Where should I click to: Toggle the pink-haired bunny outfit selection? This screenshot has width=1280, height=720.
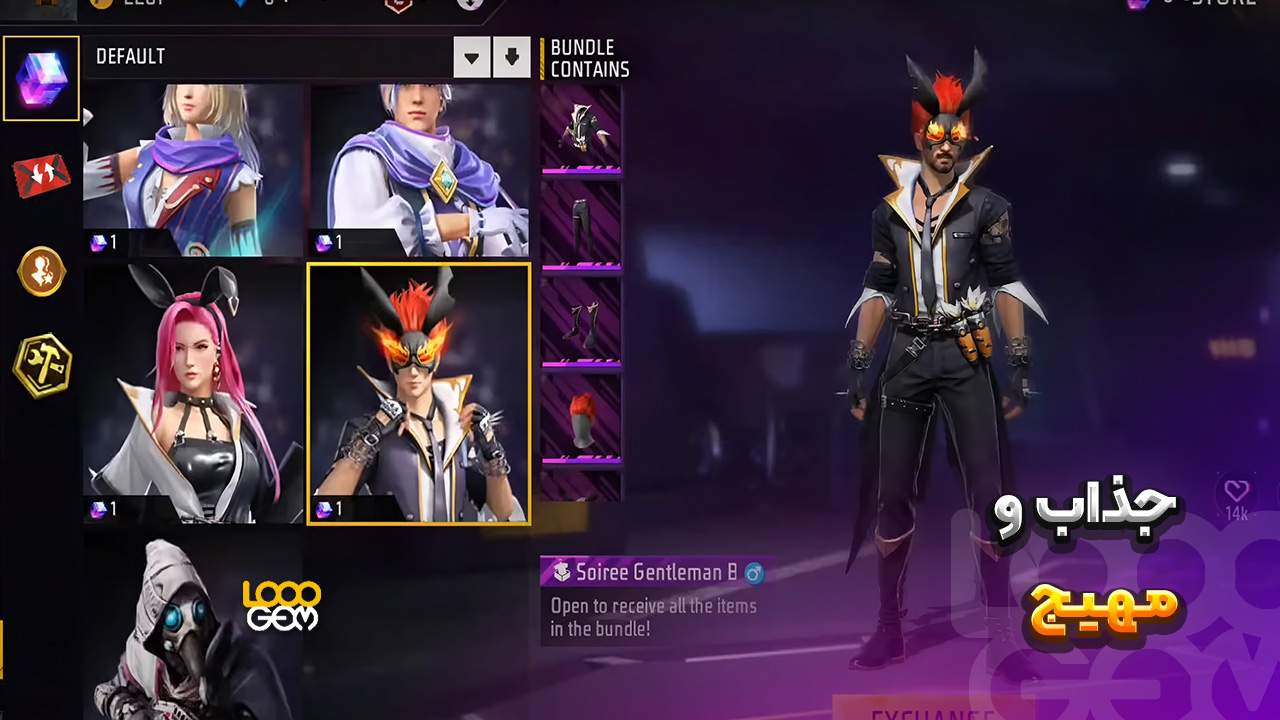click(192, 393)
